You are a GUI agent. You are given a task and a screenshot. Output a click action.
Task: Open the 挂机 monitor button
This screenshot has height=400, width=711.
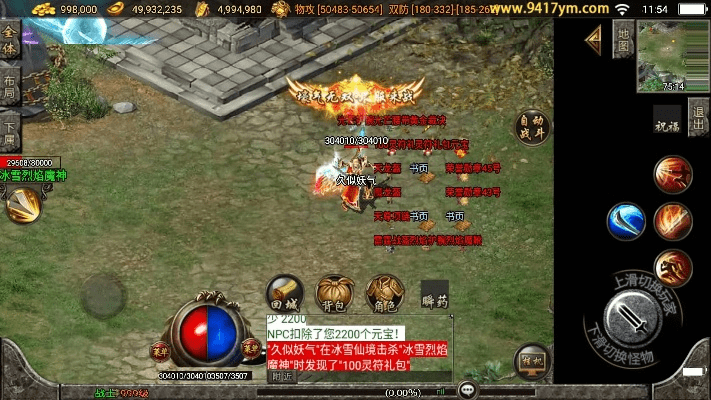click(x=529, y=362)
